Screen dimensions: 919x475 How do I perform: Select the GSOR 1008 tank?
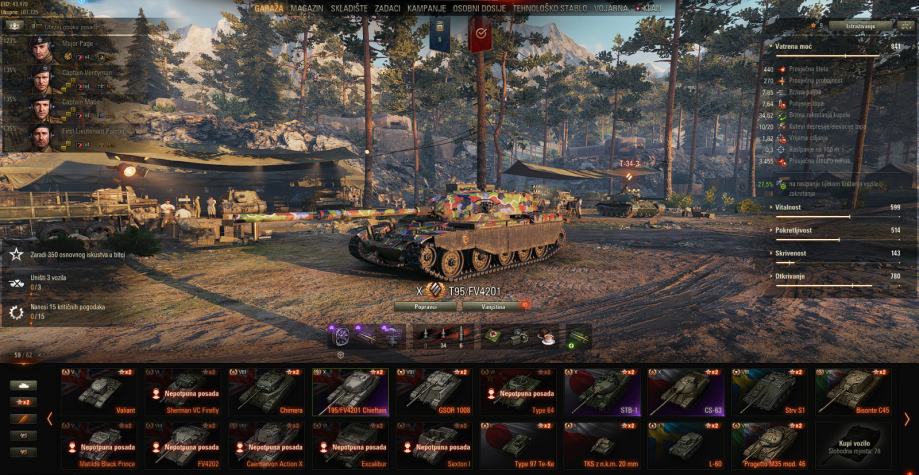(x=433, y=391)
